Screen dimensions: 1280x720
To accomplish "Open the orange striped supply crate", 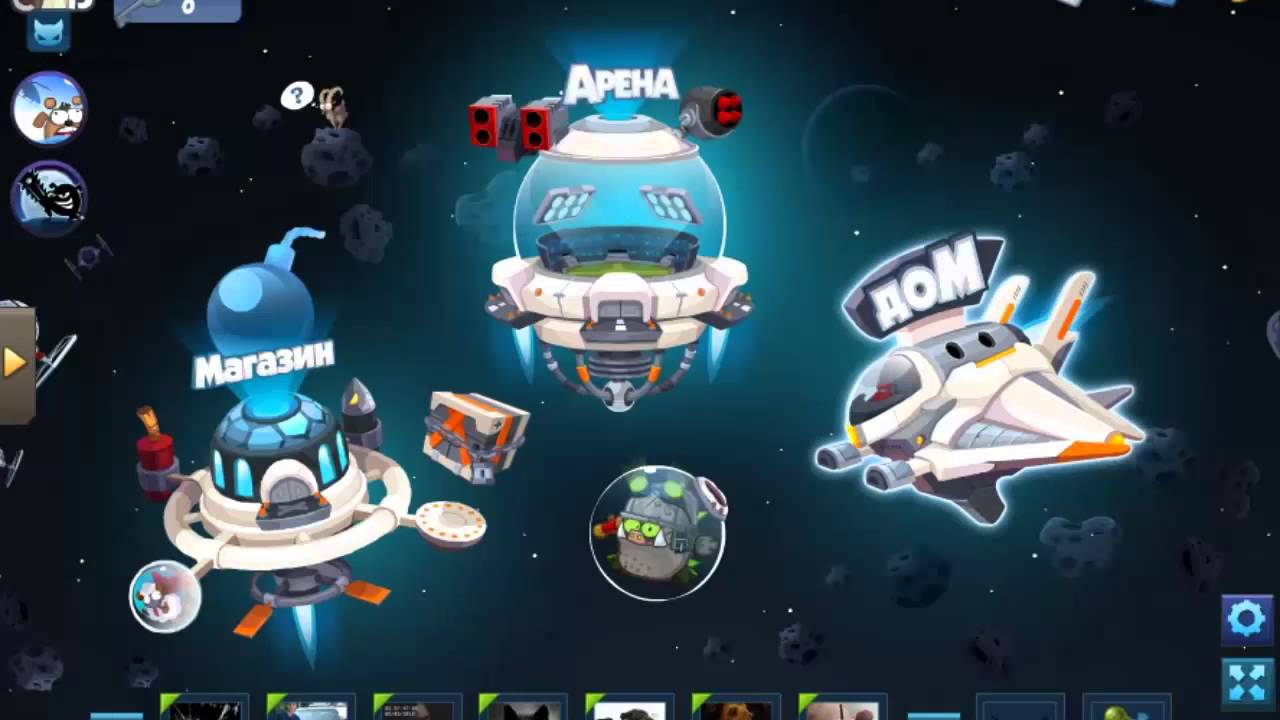I will 474,436.
